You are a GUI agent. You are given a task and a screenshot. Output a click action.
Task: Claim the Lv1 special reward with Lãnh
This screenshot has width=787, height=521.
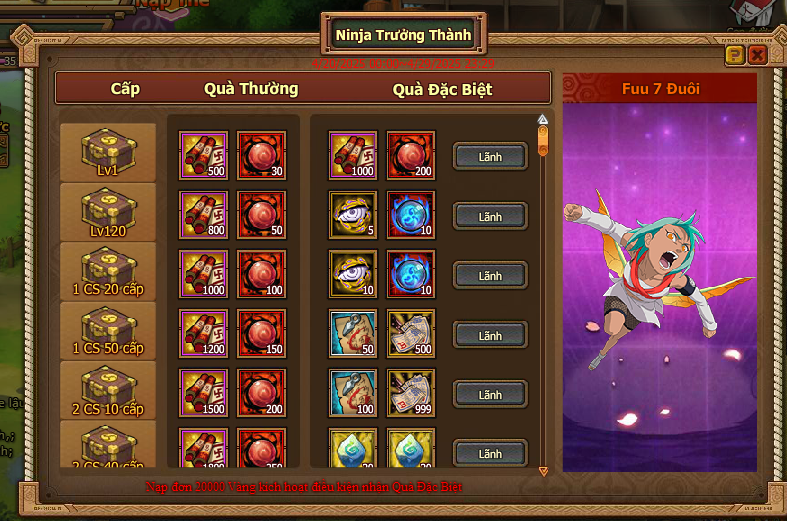coord(490,156)
